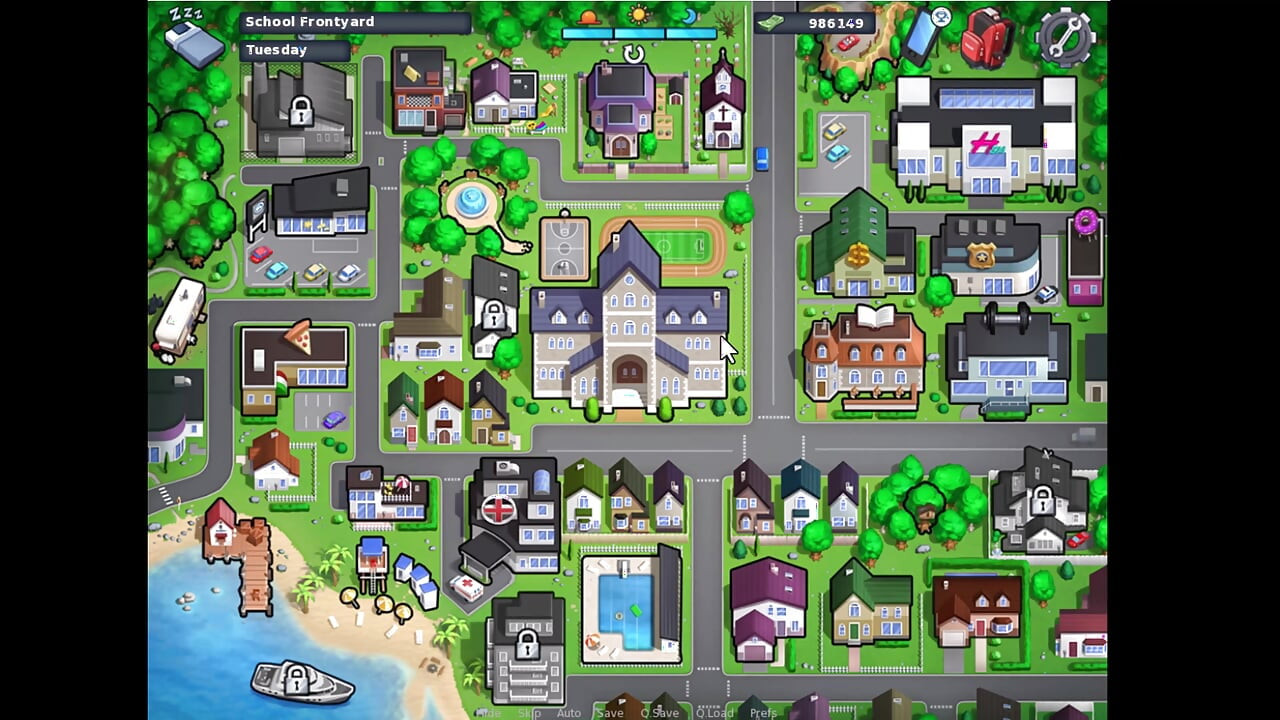The width and height of the screenshot is (1280, 720).
Task: Open the red backpack inventory
Action: coord(986,39)
